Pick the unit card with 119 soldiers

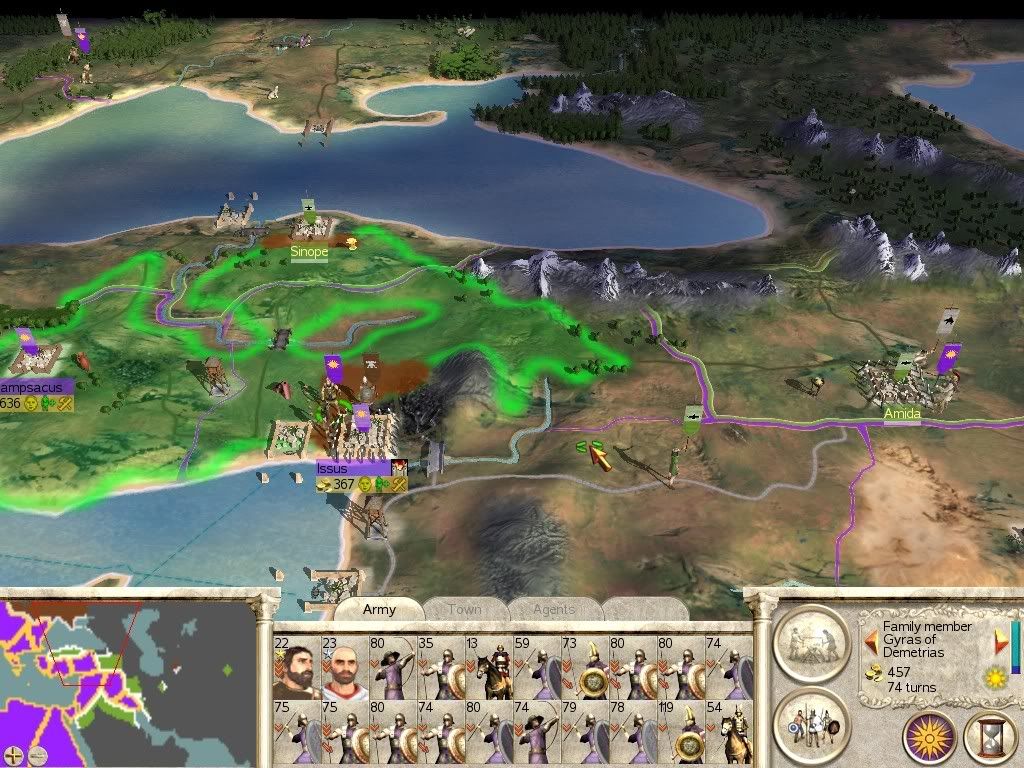pos(680,732)
